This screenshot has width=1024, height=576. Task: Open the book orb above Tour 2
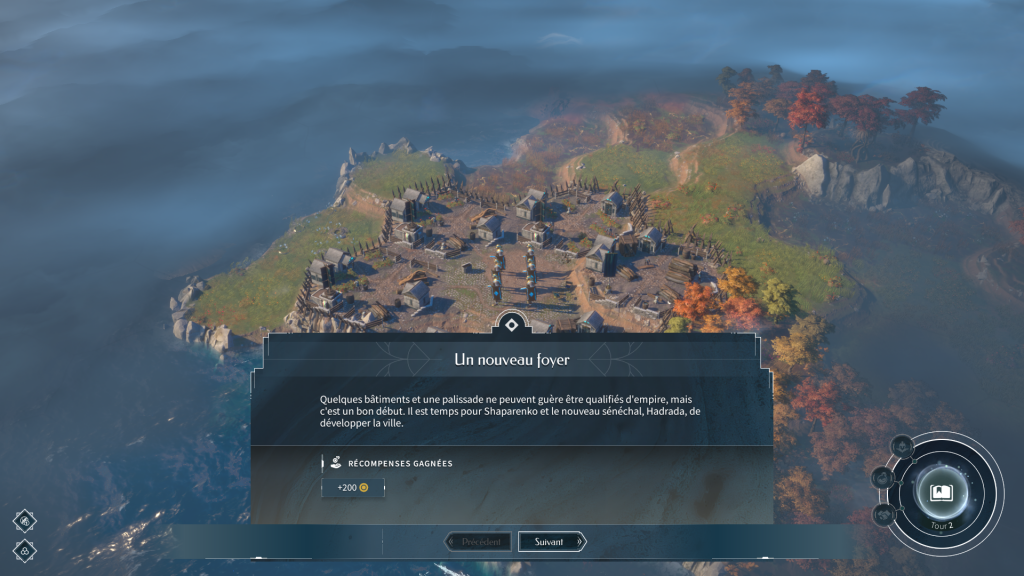click(941, 492)
